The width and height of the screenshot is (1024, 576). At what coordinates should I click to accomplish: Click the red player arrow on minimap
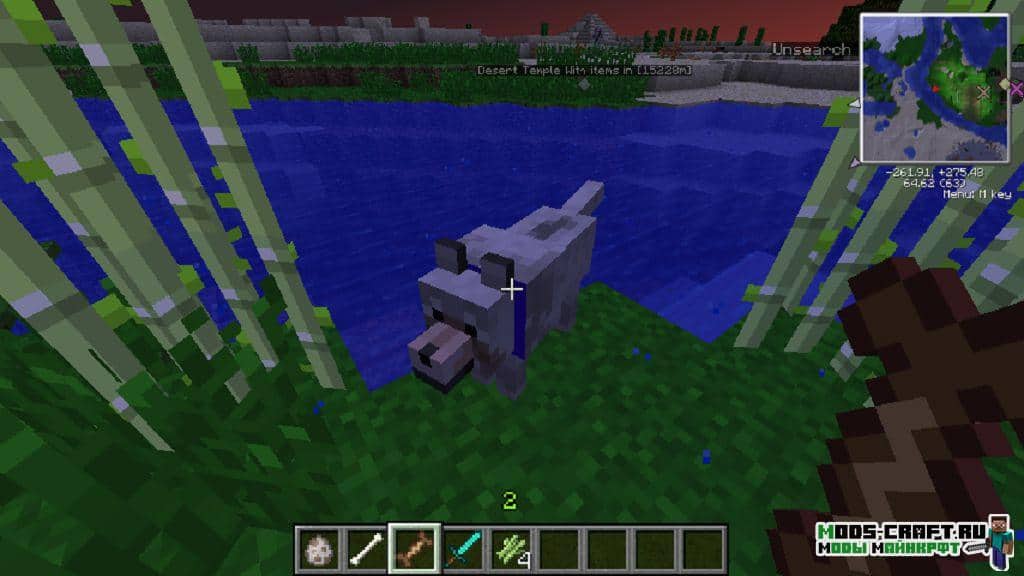click(x=935, y=88)
